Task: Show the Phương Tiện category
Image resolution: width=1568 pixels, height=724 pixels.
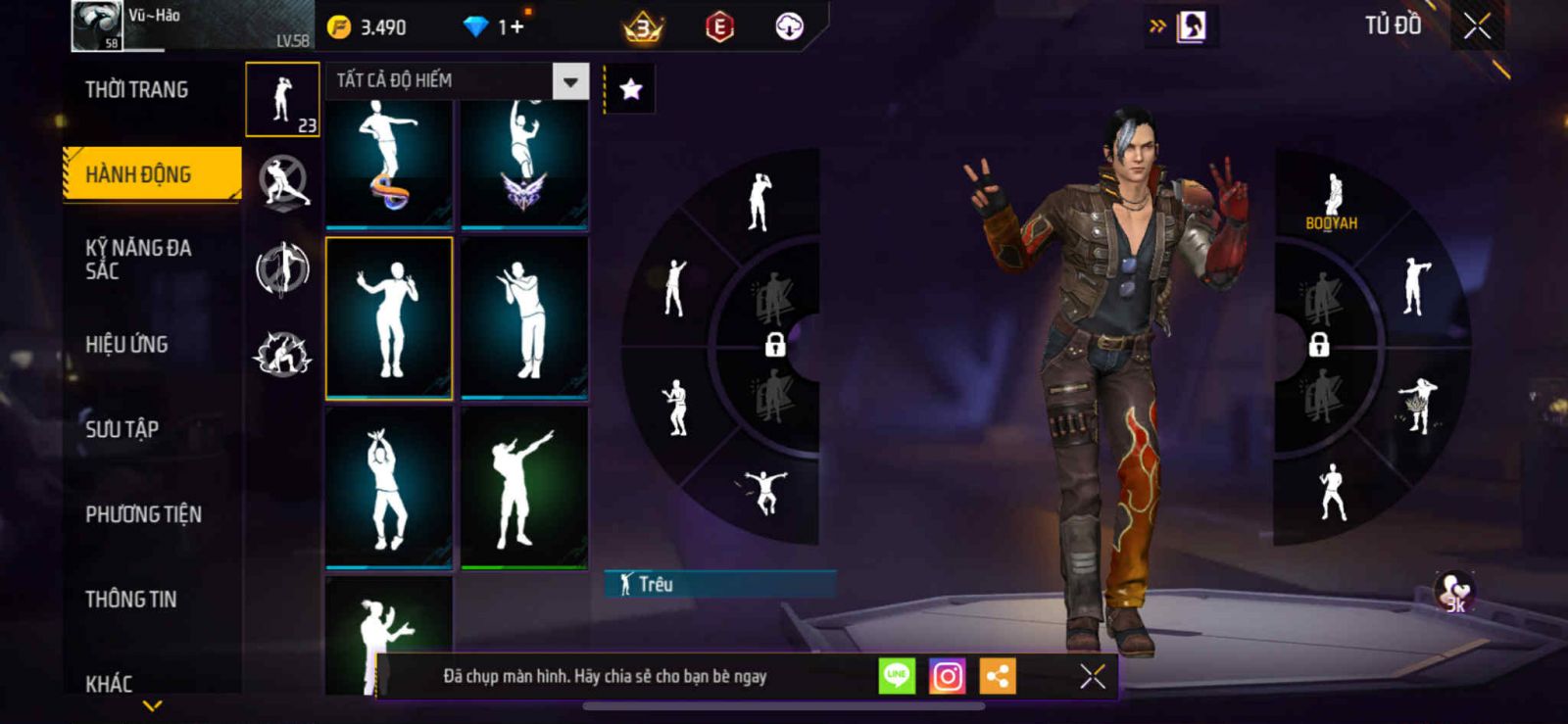Action: tap(144, 514)
